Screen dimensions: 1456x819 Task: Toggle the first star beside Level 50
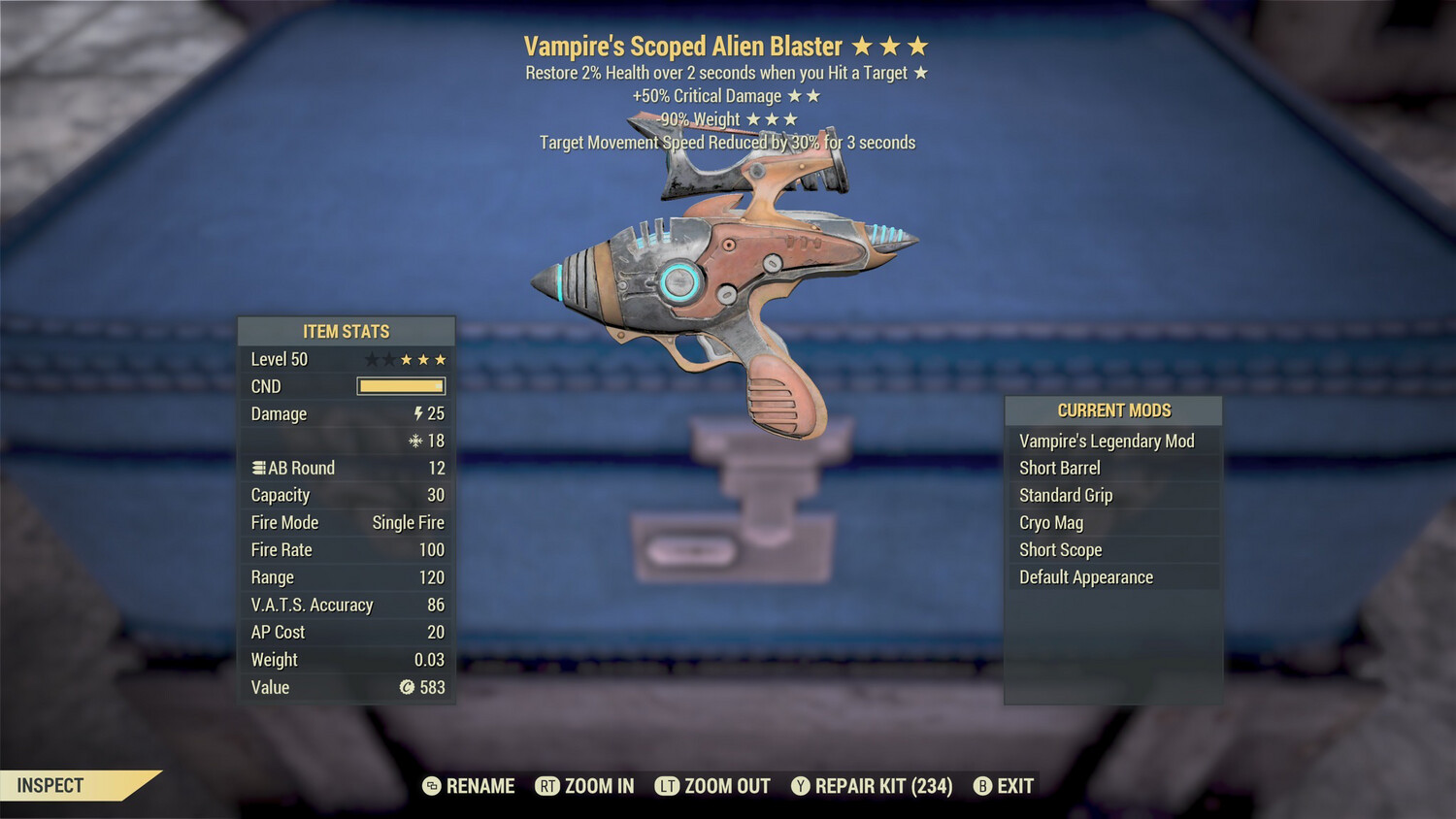pos(370,358)
